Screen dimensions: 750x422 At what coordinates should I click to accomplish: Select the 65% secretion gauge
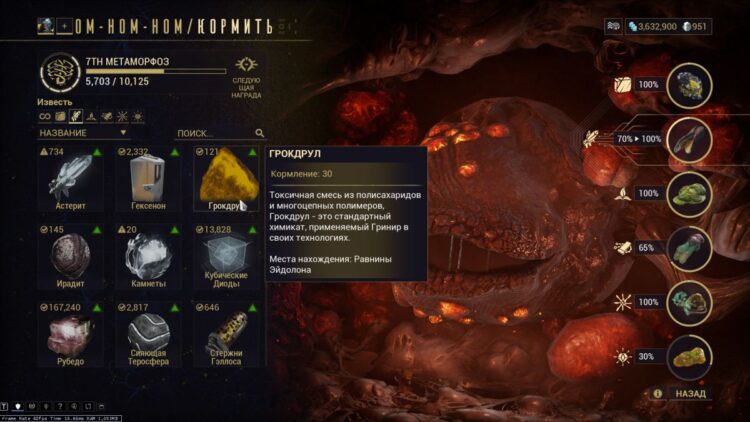689,248
